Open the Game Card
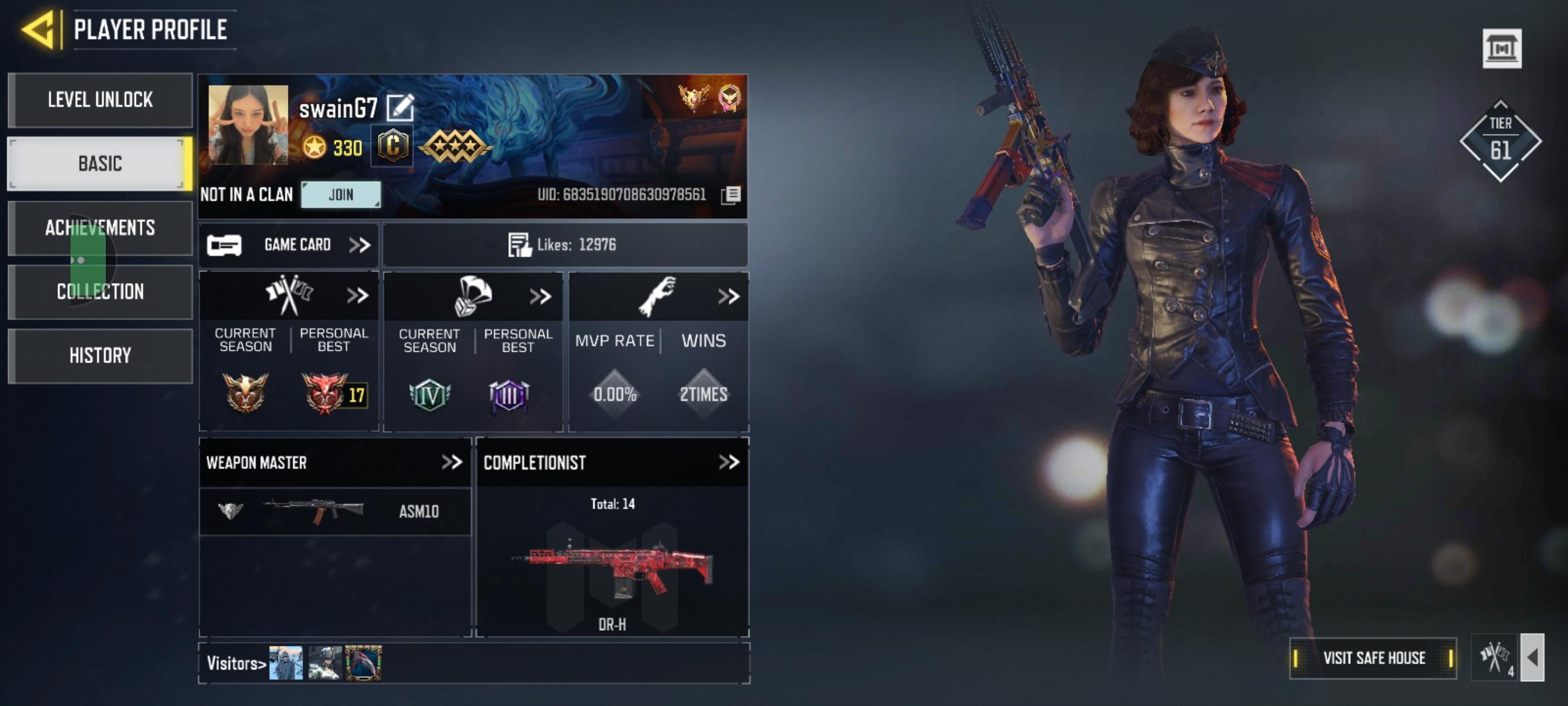 click(x=289, y=245)
